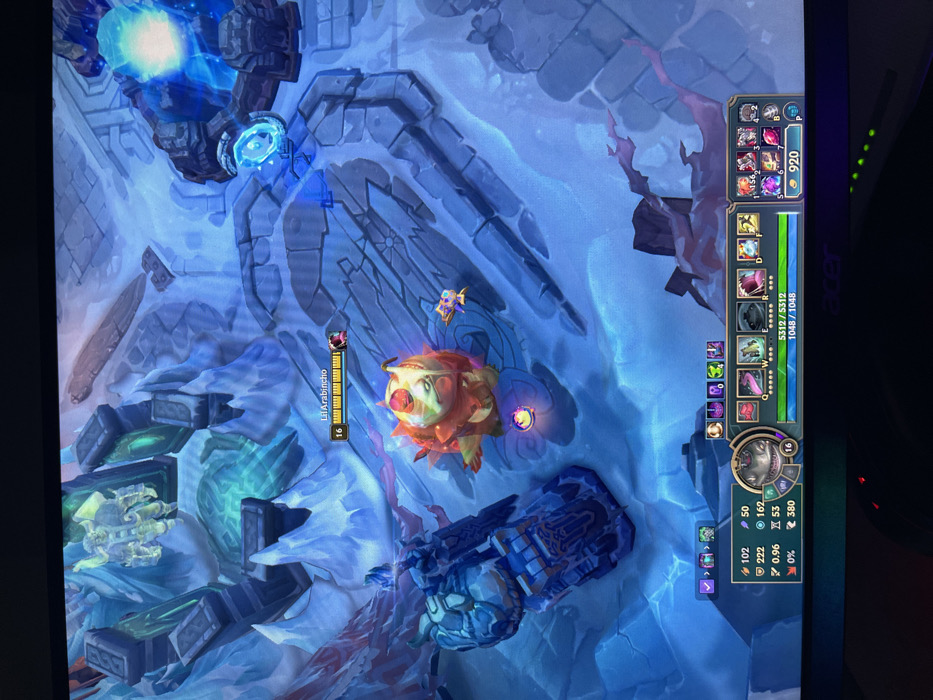Click the purple checkmark item recommendation button
This screenshot has width=933, height=700.
point(707,586)
